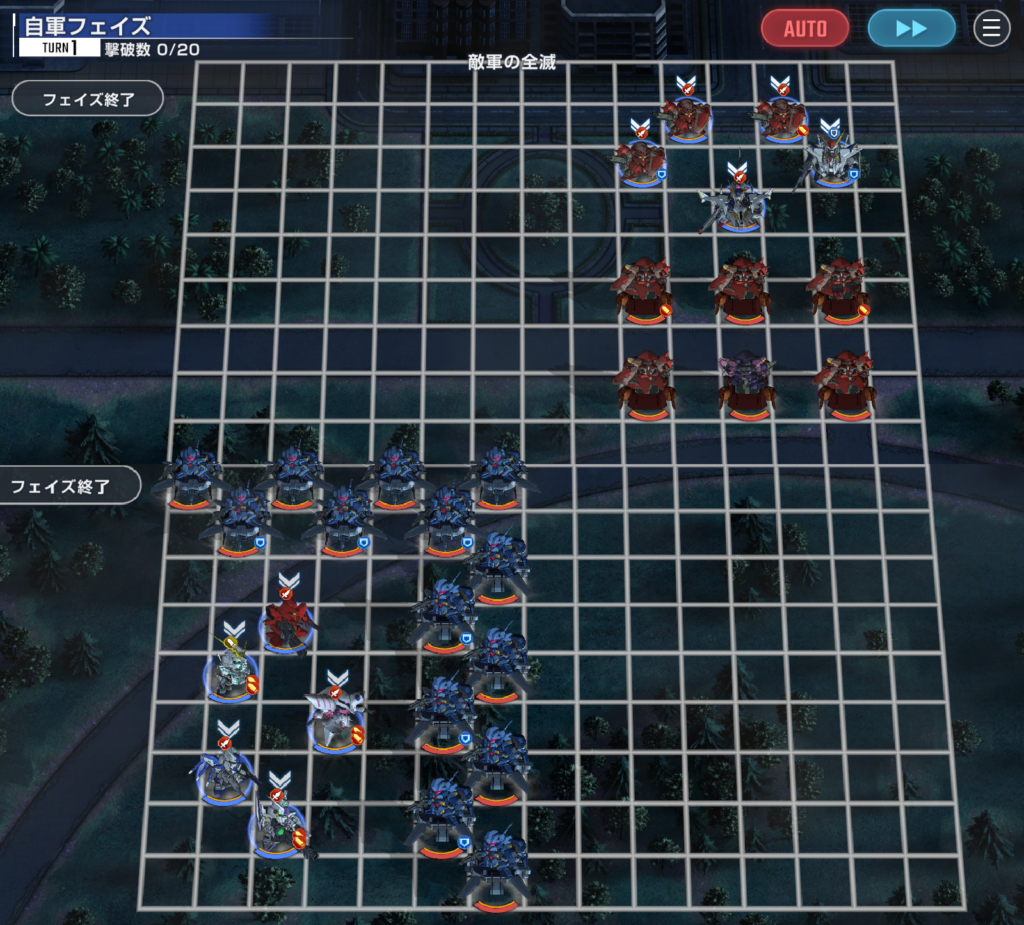Activate the blue fast-forward button
1024x925 pixels.
(x=911, y=28)
